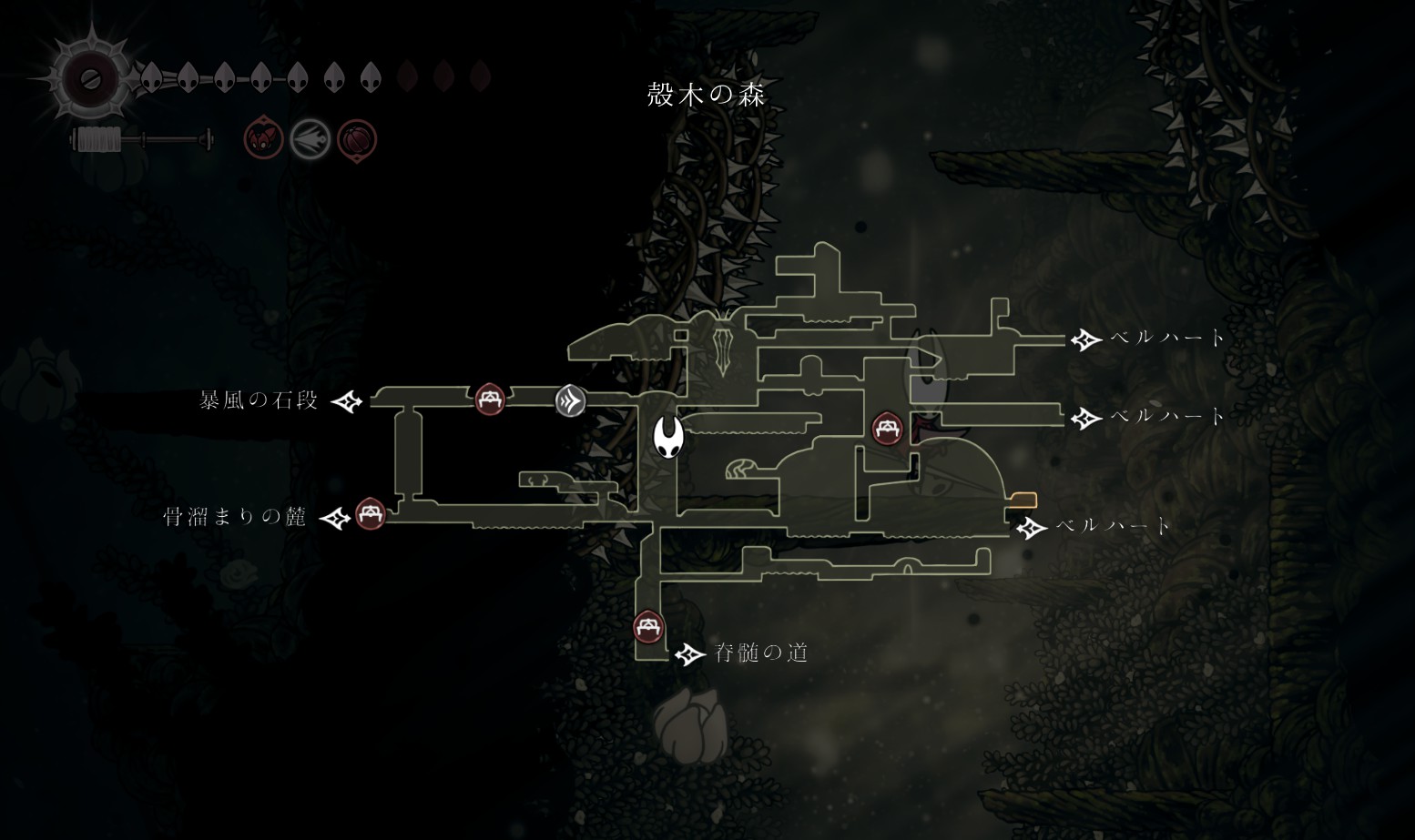Click the grey arrow fast-travel marker
Screen dimensions: 1415x840
570,400
